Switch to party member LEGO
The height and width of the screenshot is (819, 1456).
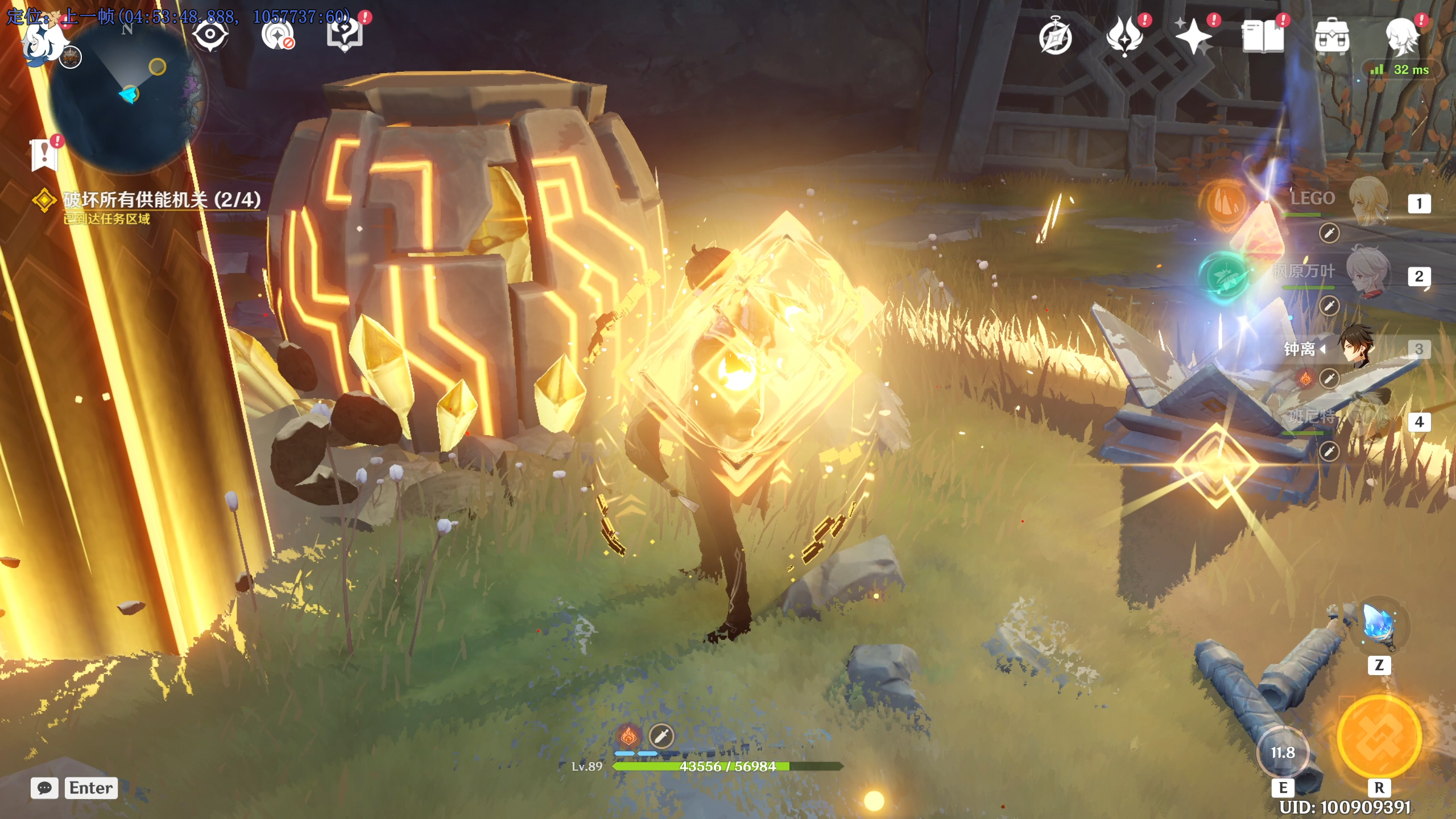click(1367, 201)
